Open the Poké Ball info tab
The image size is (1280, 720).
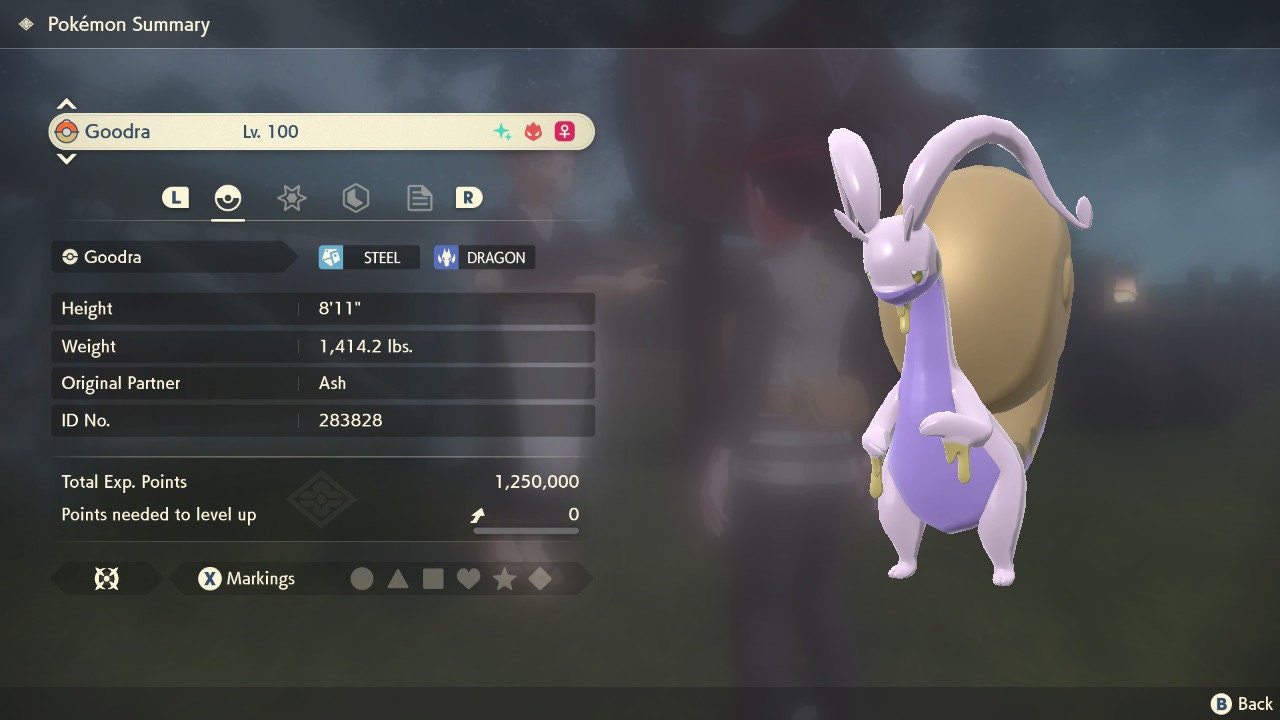[228, 198]
